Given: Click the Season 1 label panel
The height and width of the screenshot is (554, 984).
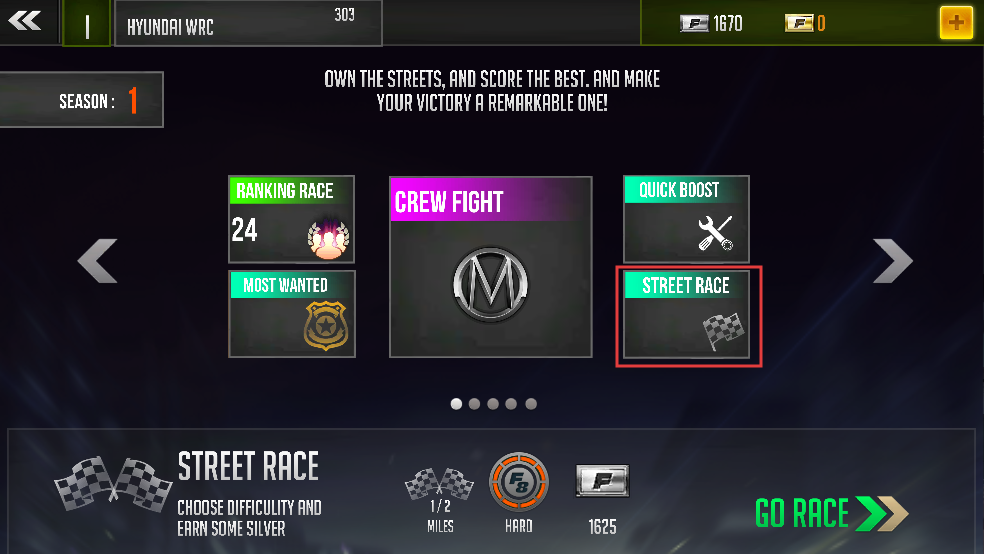Looking at the screenshot, I should coord(82,100).
